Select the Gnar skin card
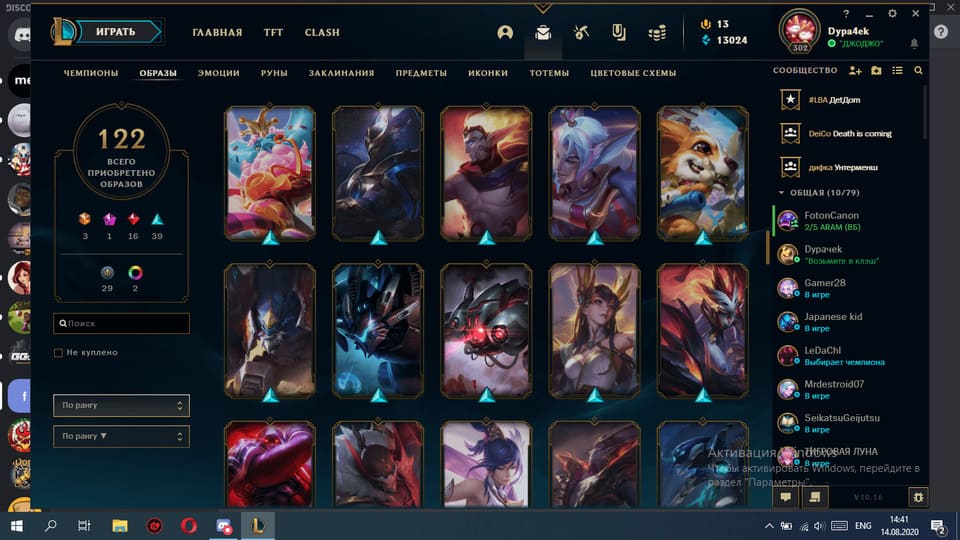 coord(703,174)
